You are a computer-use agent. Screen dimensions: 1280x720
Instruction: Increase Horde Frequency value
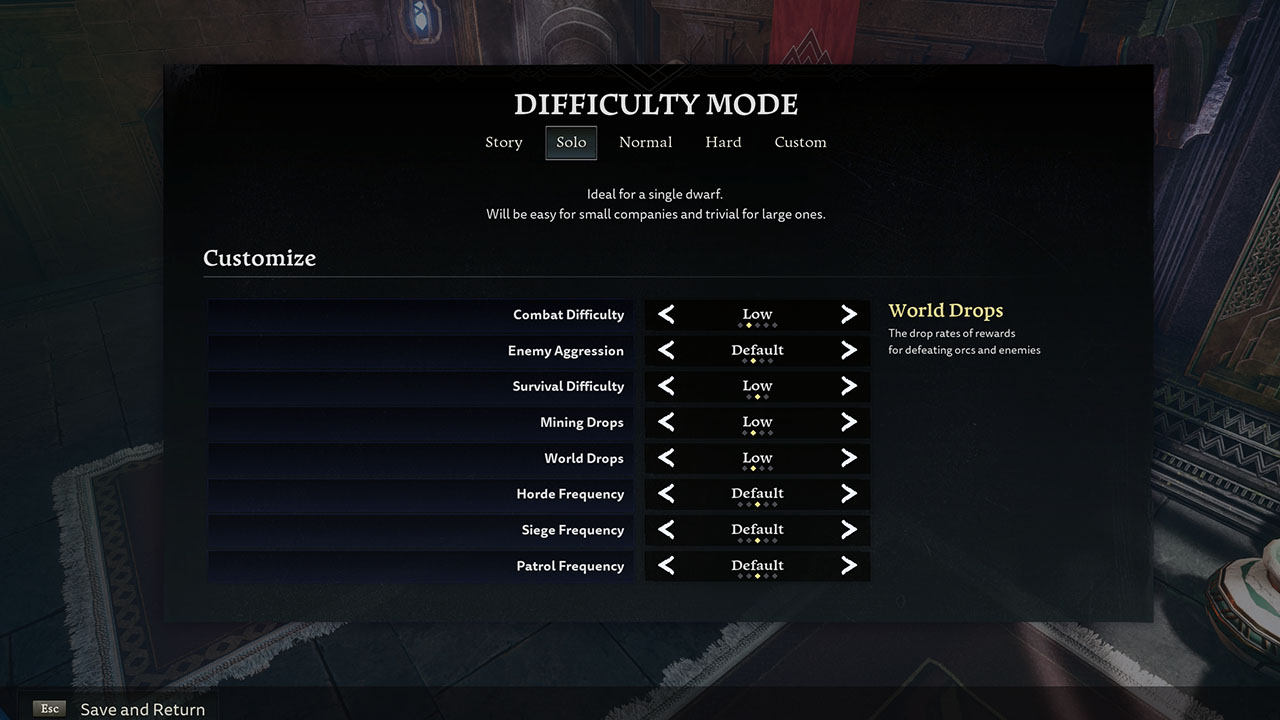click(849, 494)
